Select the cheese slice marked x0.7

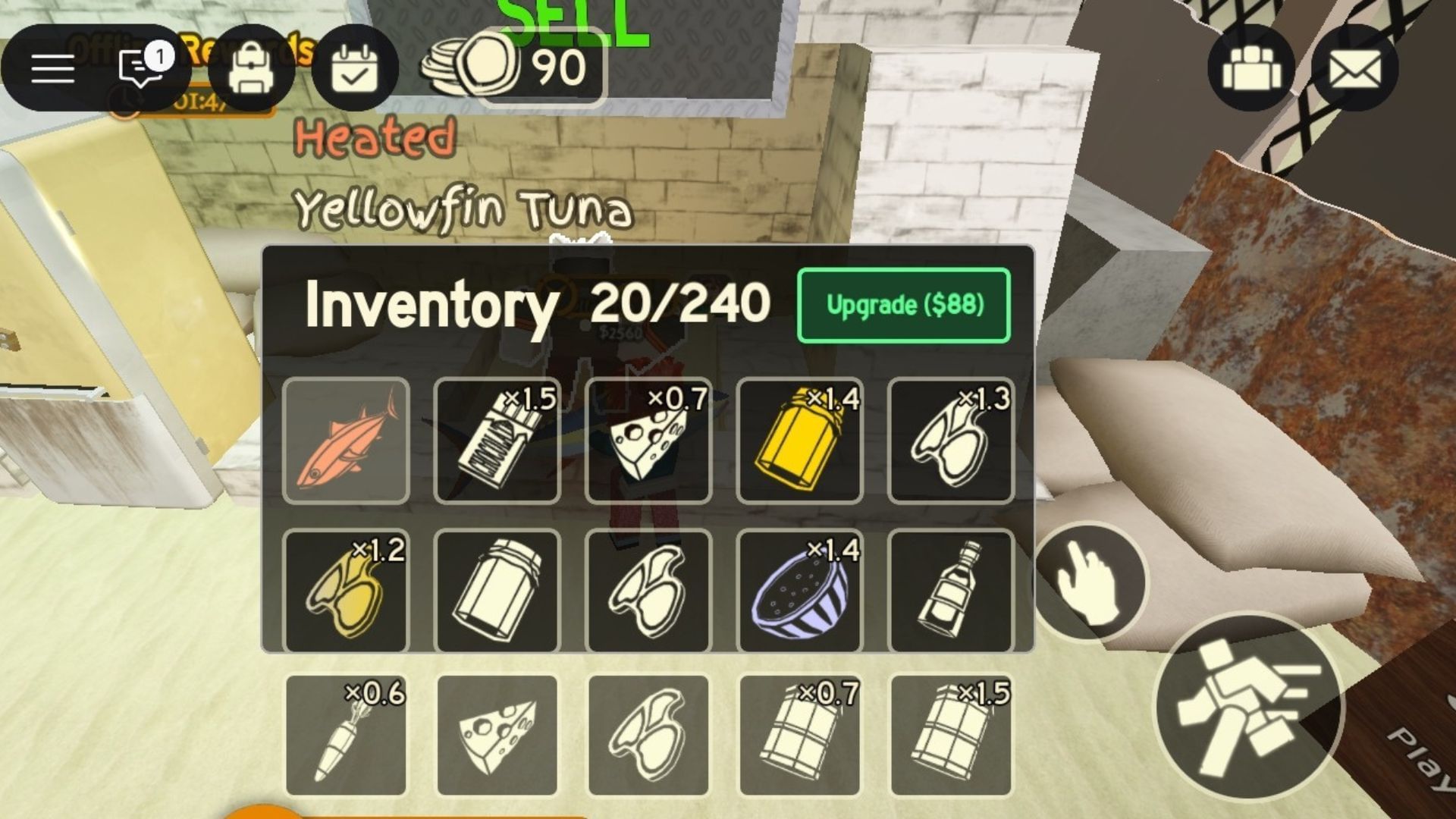648,440
